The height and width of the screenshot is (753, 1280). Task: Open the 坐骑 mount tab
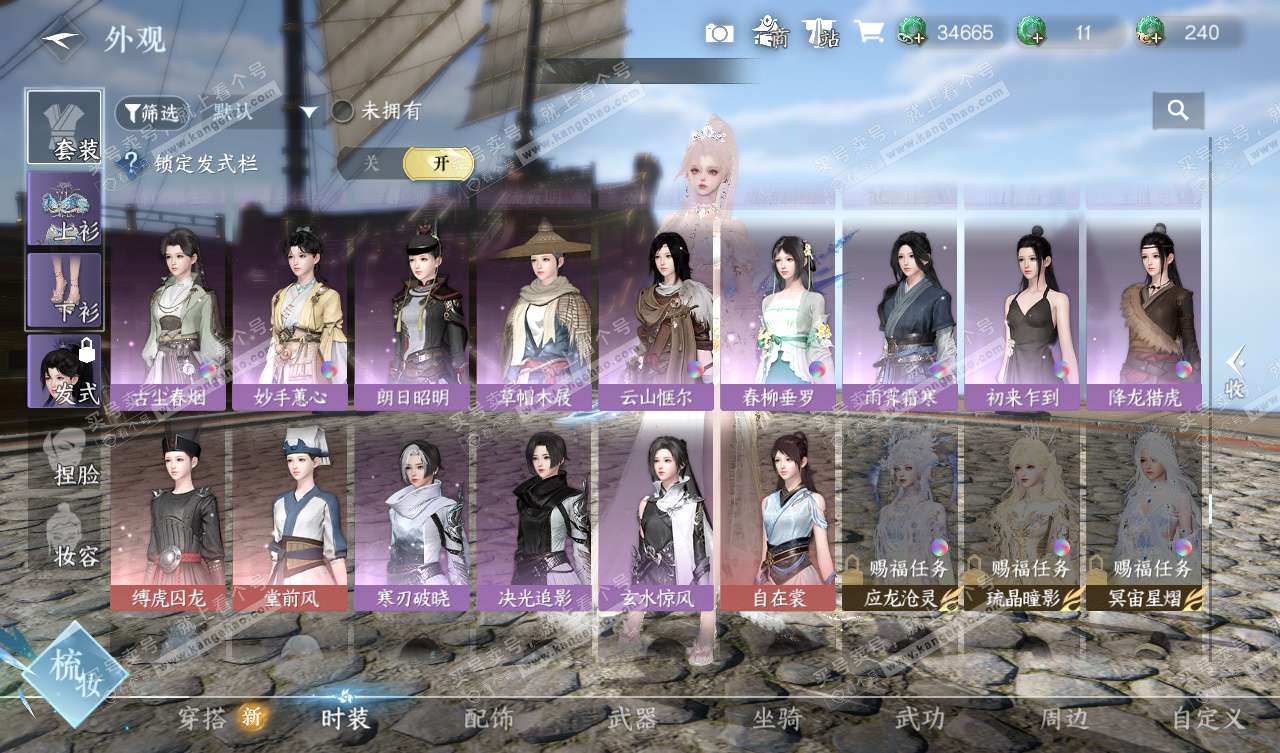[x=777, y=718]
